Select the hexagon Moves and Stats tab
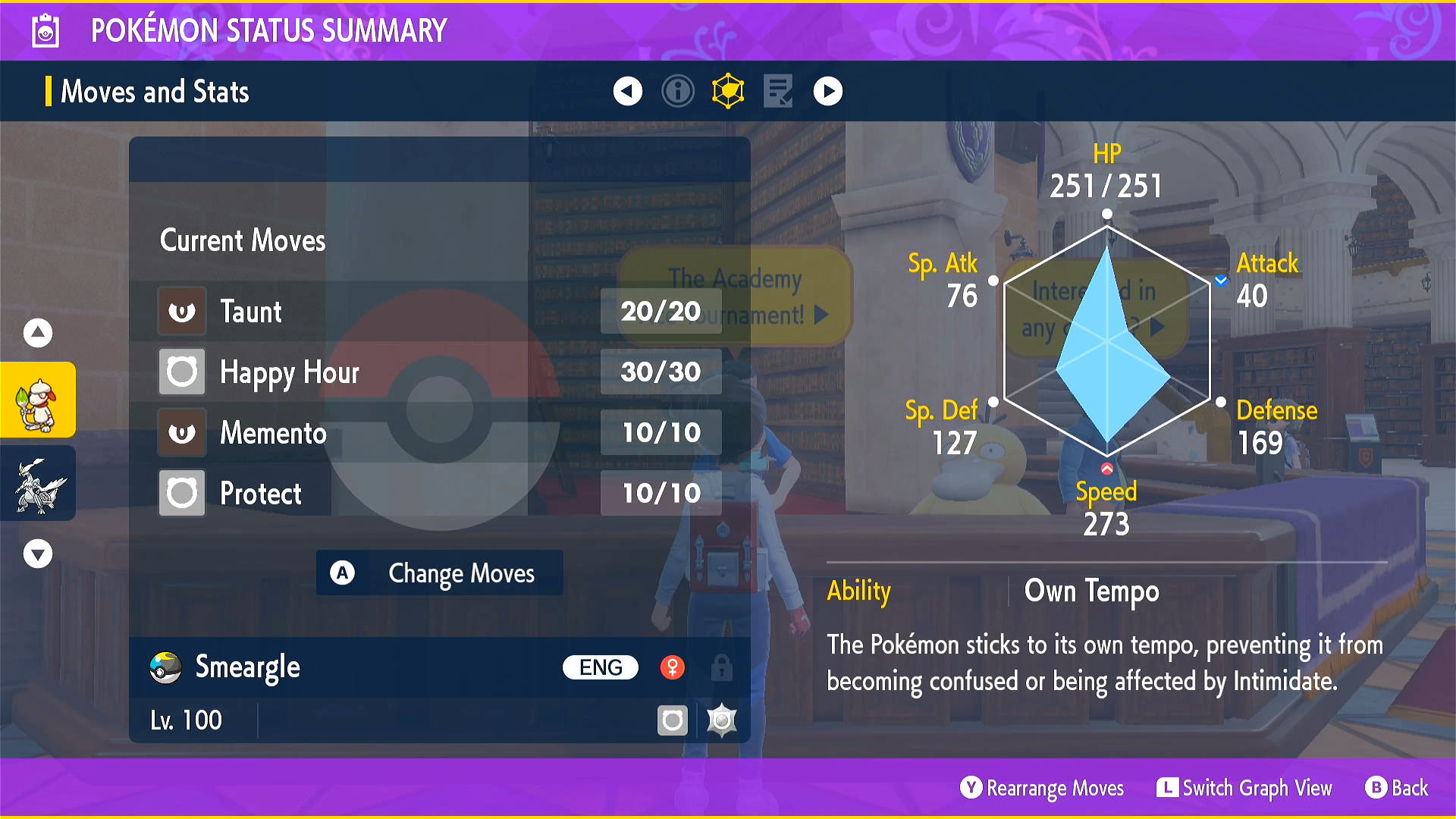Viewport: 1456px width, 819px height. (728, 92)
